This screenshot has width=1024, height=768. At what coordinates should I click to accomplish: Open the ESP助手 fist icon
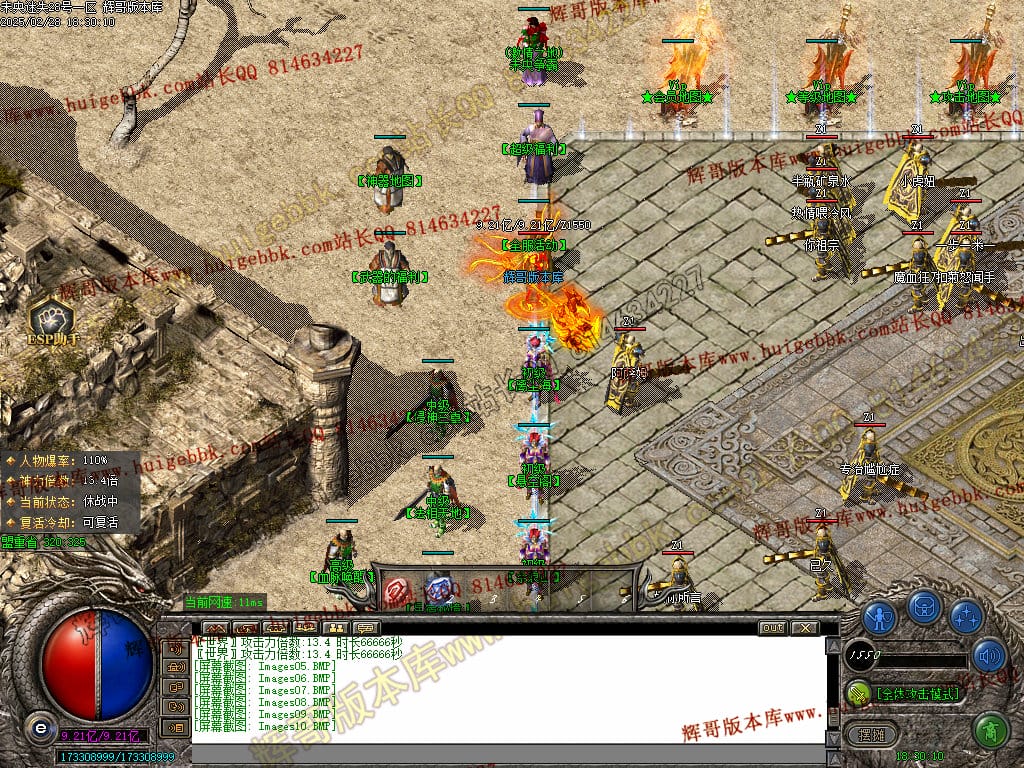click(x=50, y=318)
